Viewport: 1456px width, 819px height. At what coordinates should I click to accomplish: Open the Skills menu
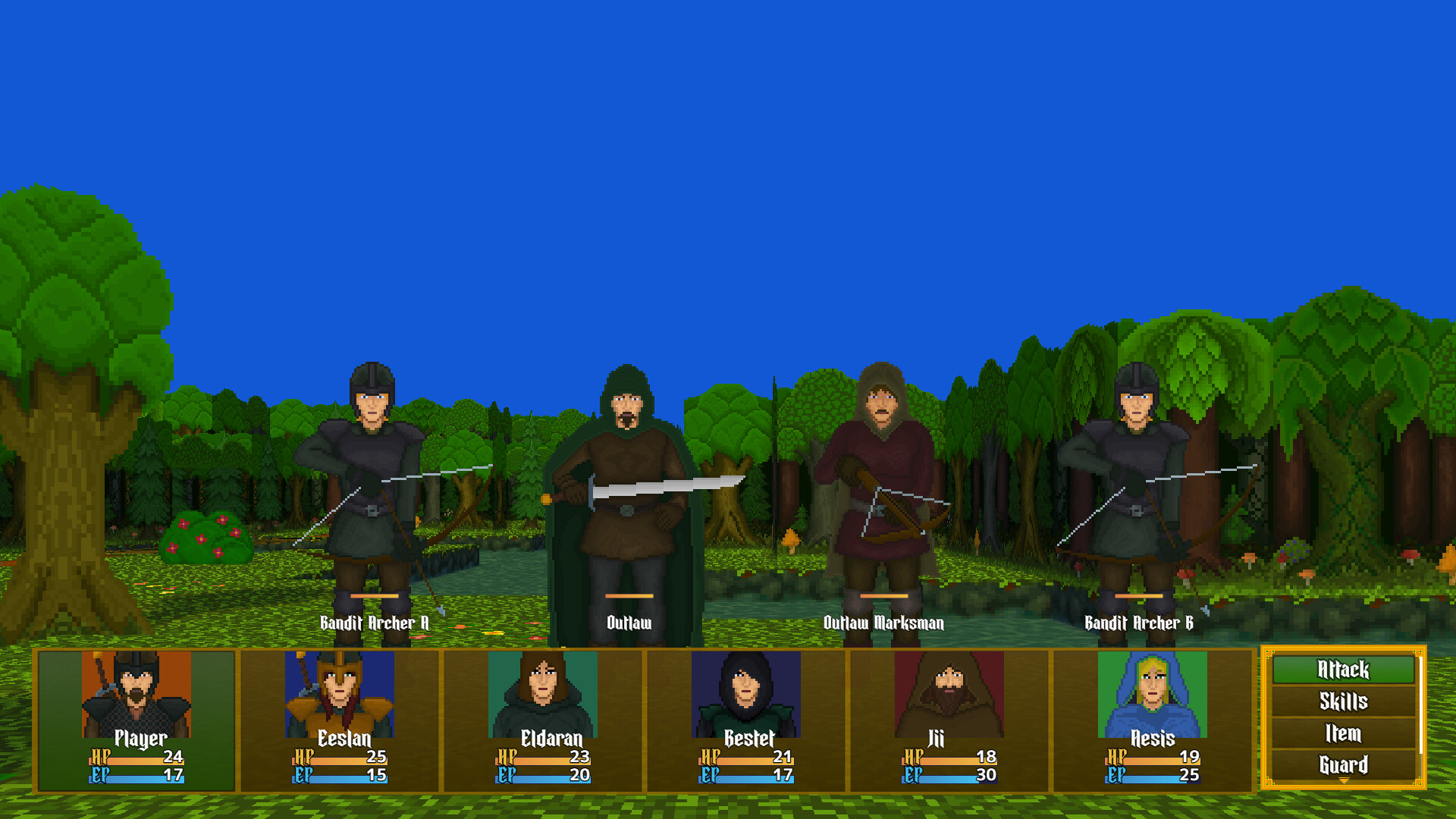coord(1342,702)
